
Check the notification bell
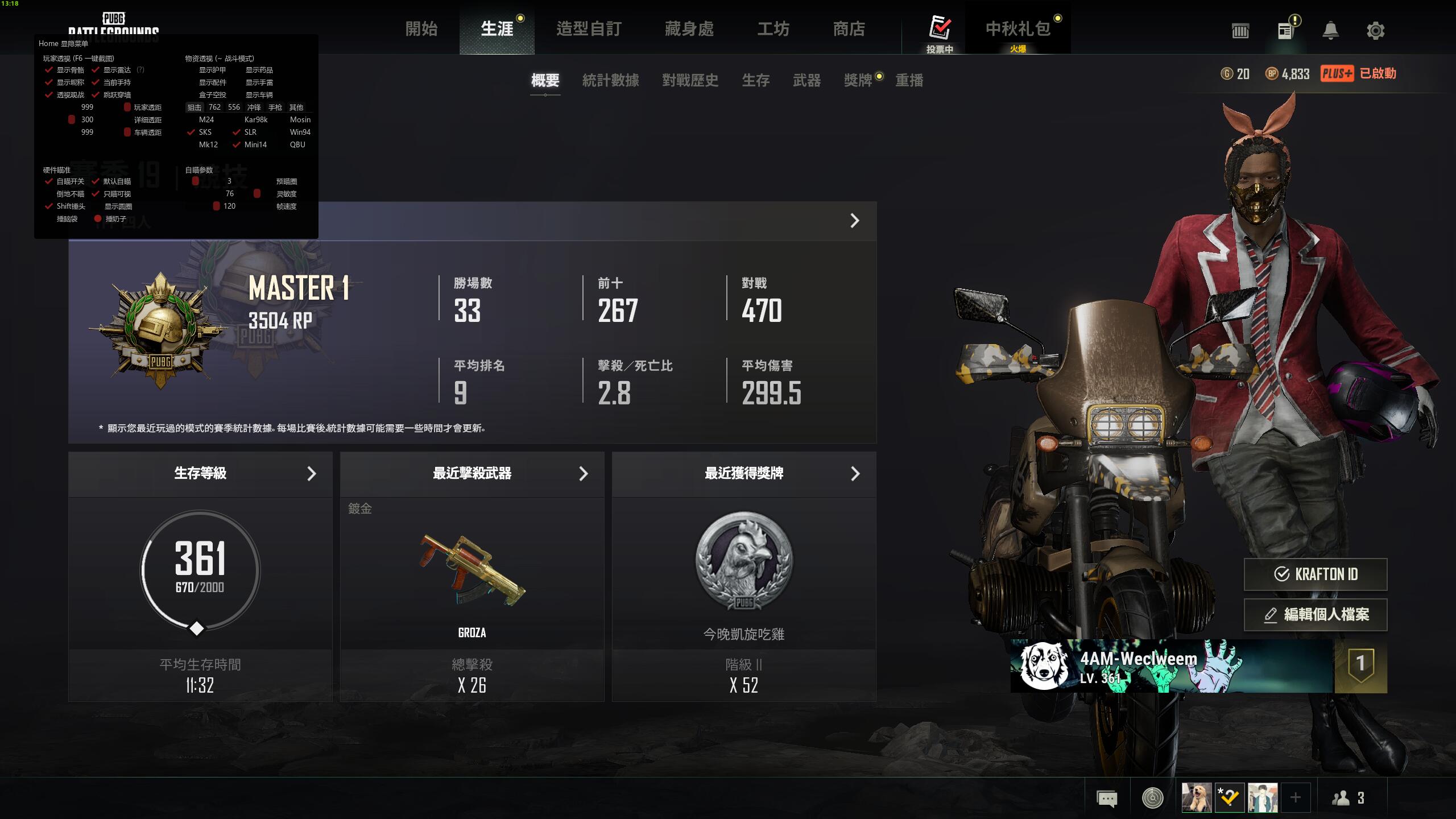pos(1330,31)
